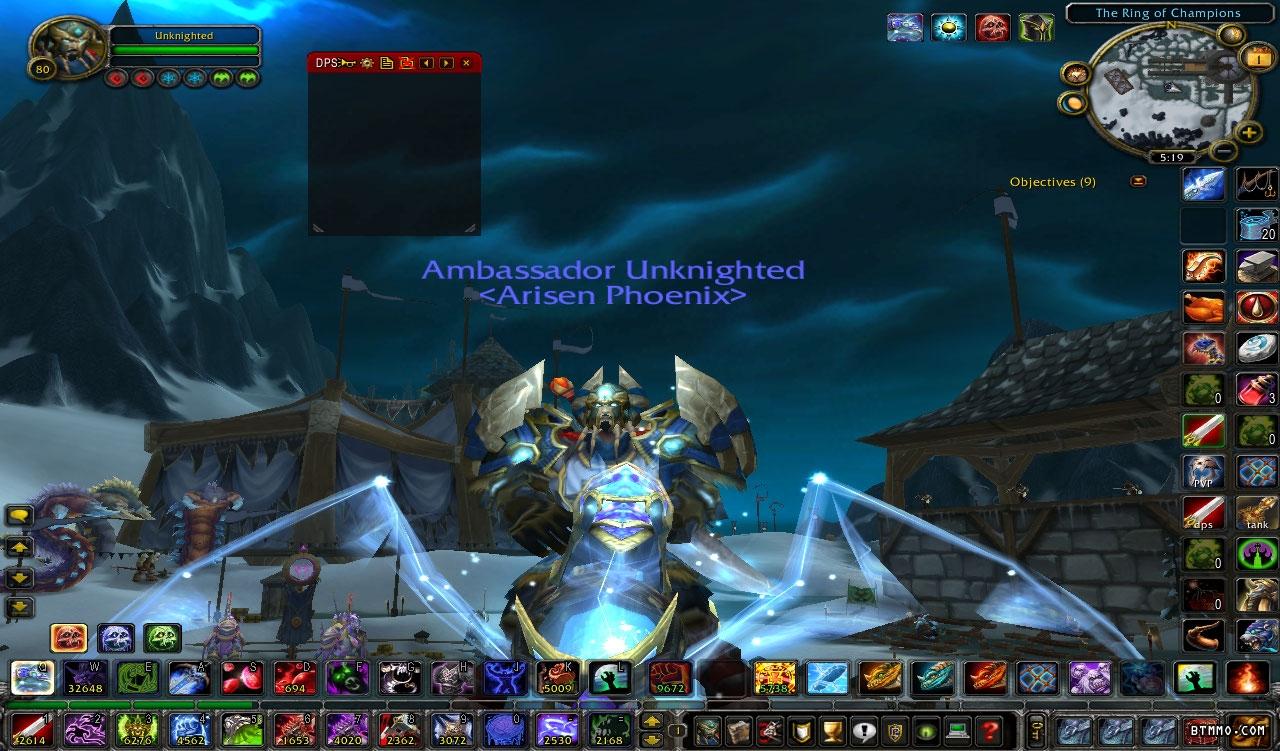Screen dimensions: 1280x751
Task: Open the calendar button beside the minimap
Action: click(x=1255, y=58)
